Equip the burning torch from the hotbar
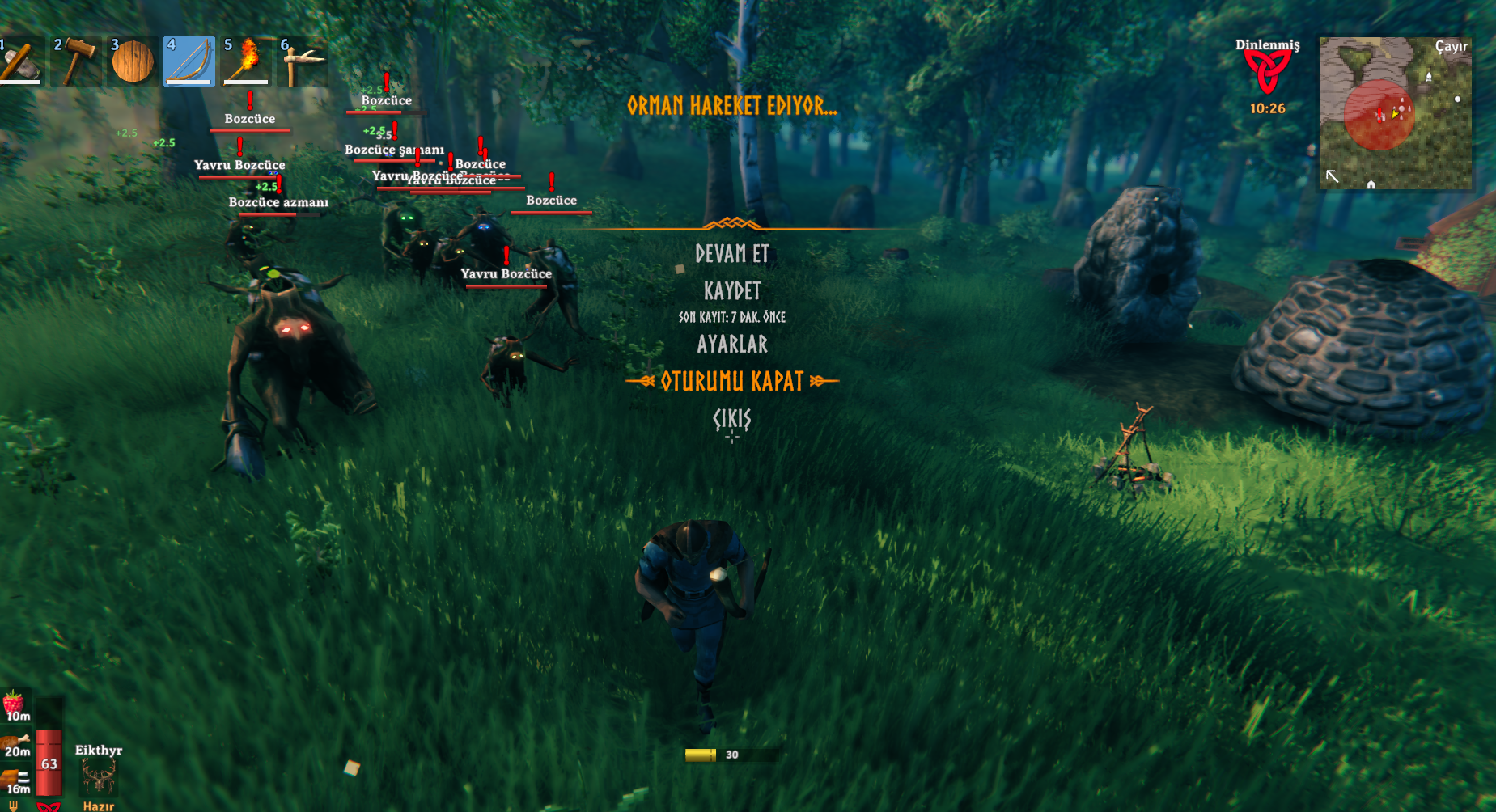 (x=246, y=61)
